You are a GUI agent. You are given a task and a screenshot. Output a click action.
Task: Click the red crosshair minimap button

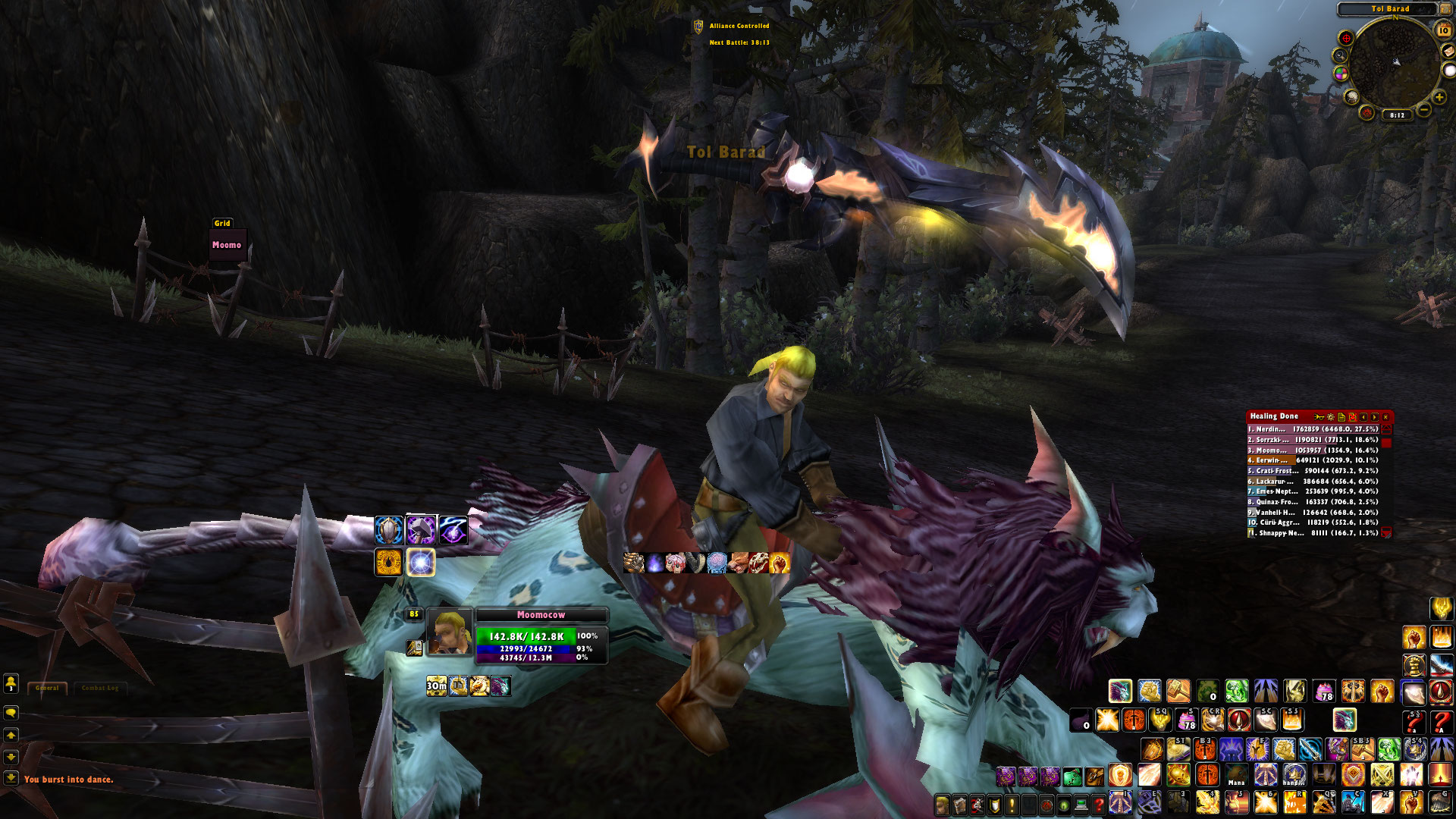coord(1346,38)
